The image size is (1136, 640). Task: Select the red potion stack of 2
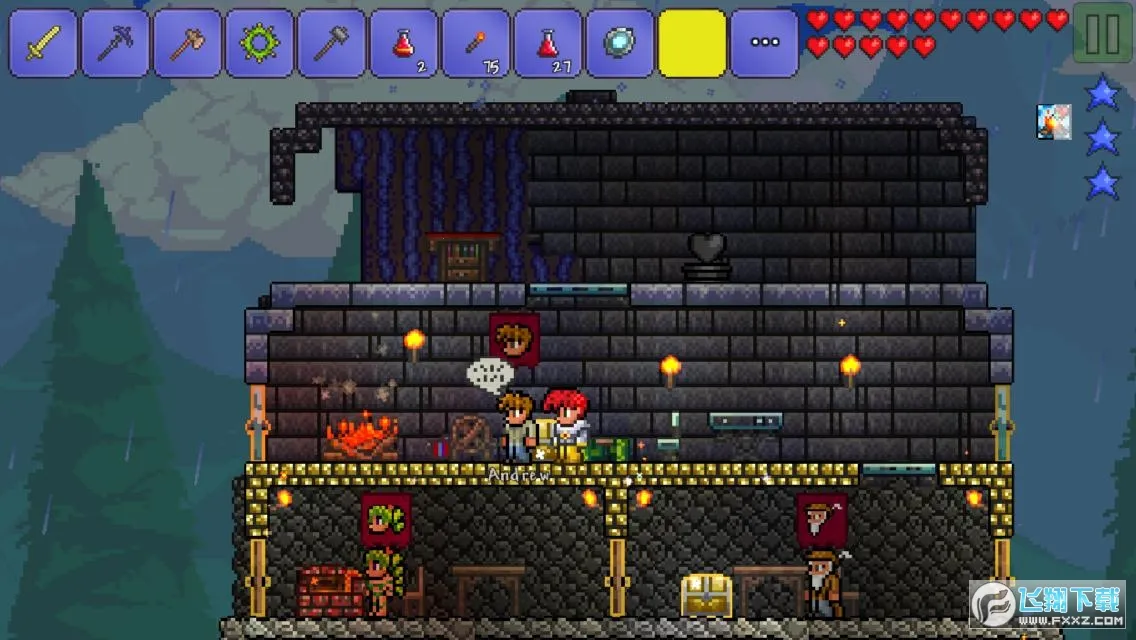[x=403, y=43]
